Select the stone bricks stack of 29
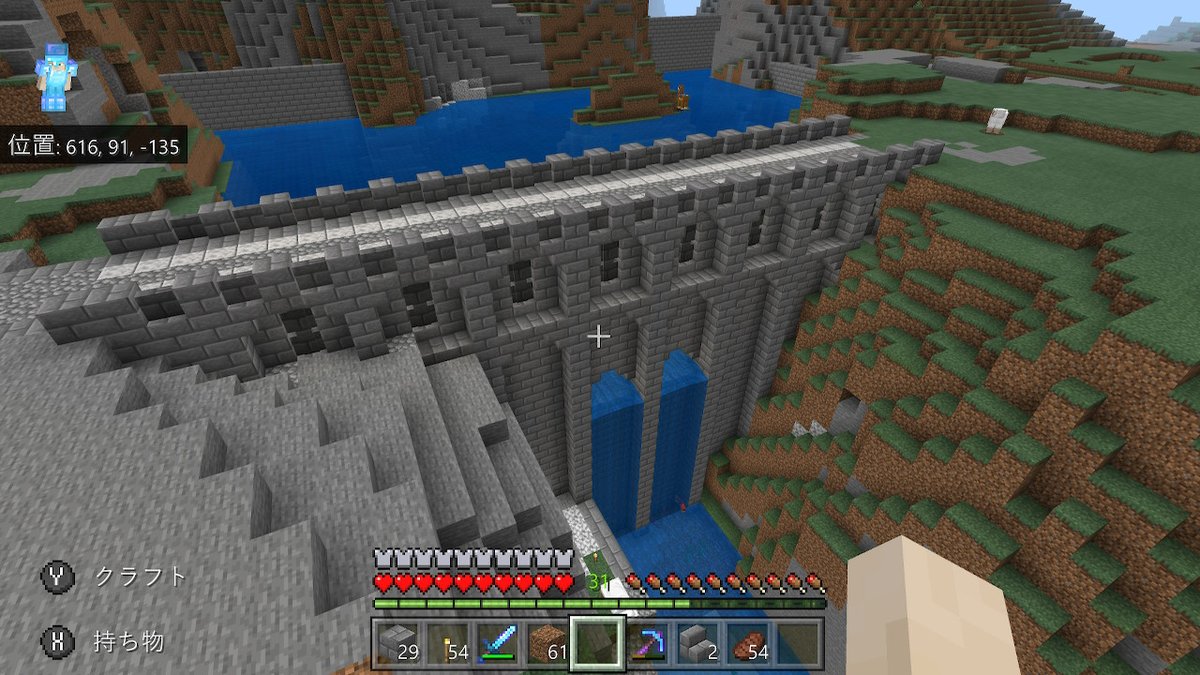 point(398,642)
